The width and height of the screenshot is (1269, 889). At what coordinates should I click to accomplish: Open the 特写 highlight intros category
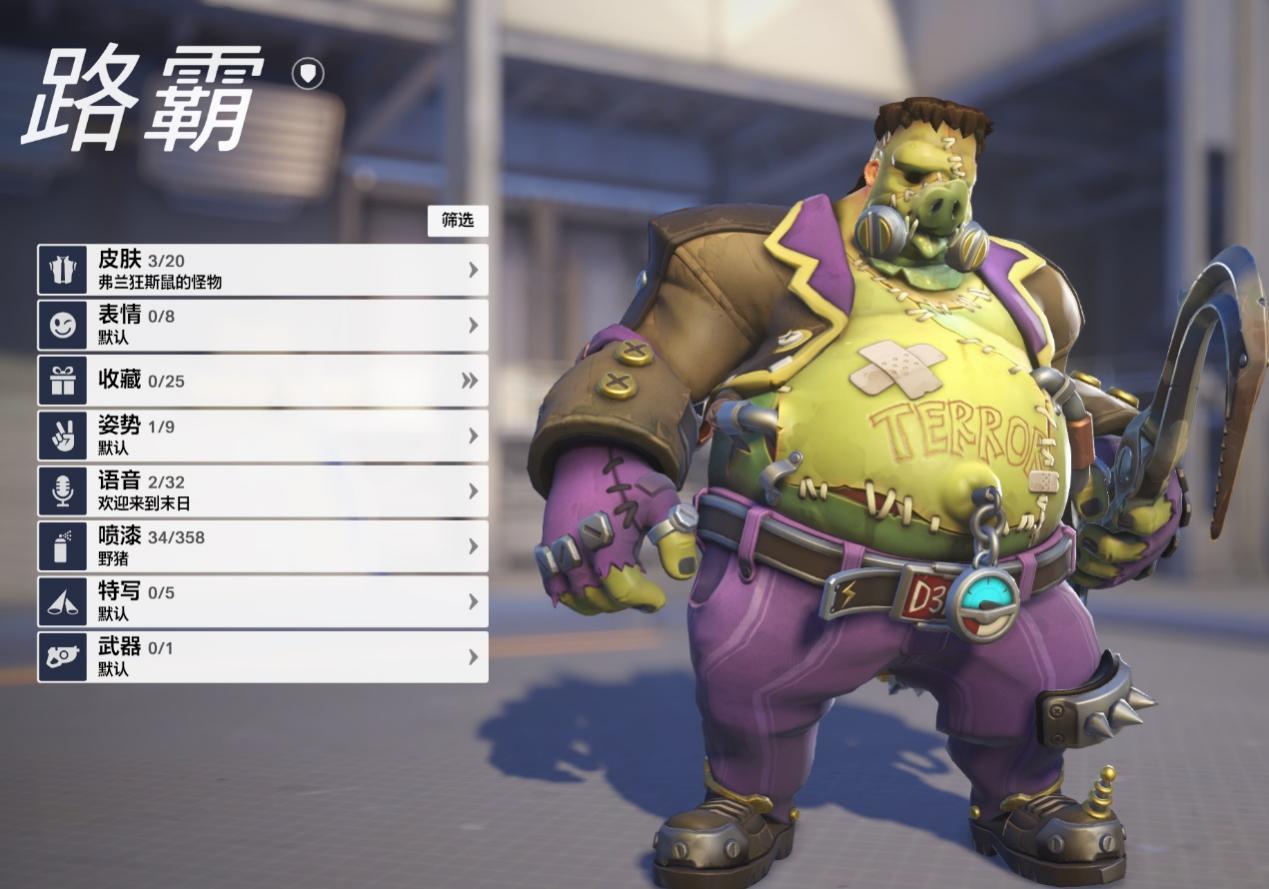(263, 602)
